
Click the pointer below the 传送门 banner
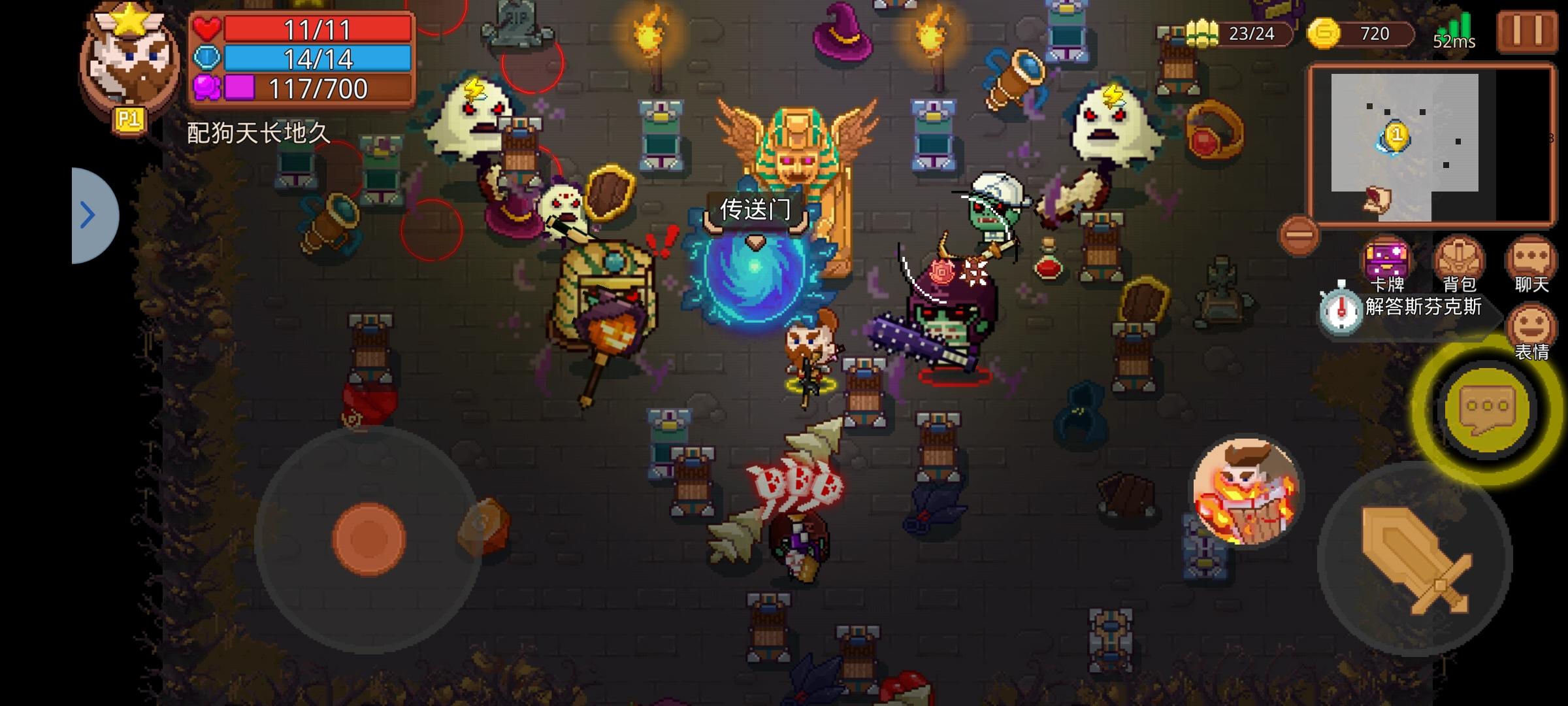point(755,242)
